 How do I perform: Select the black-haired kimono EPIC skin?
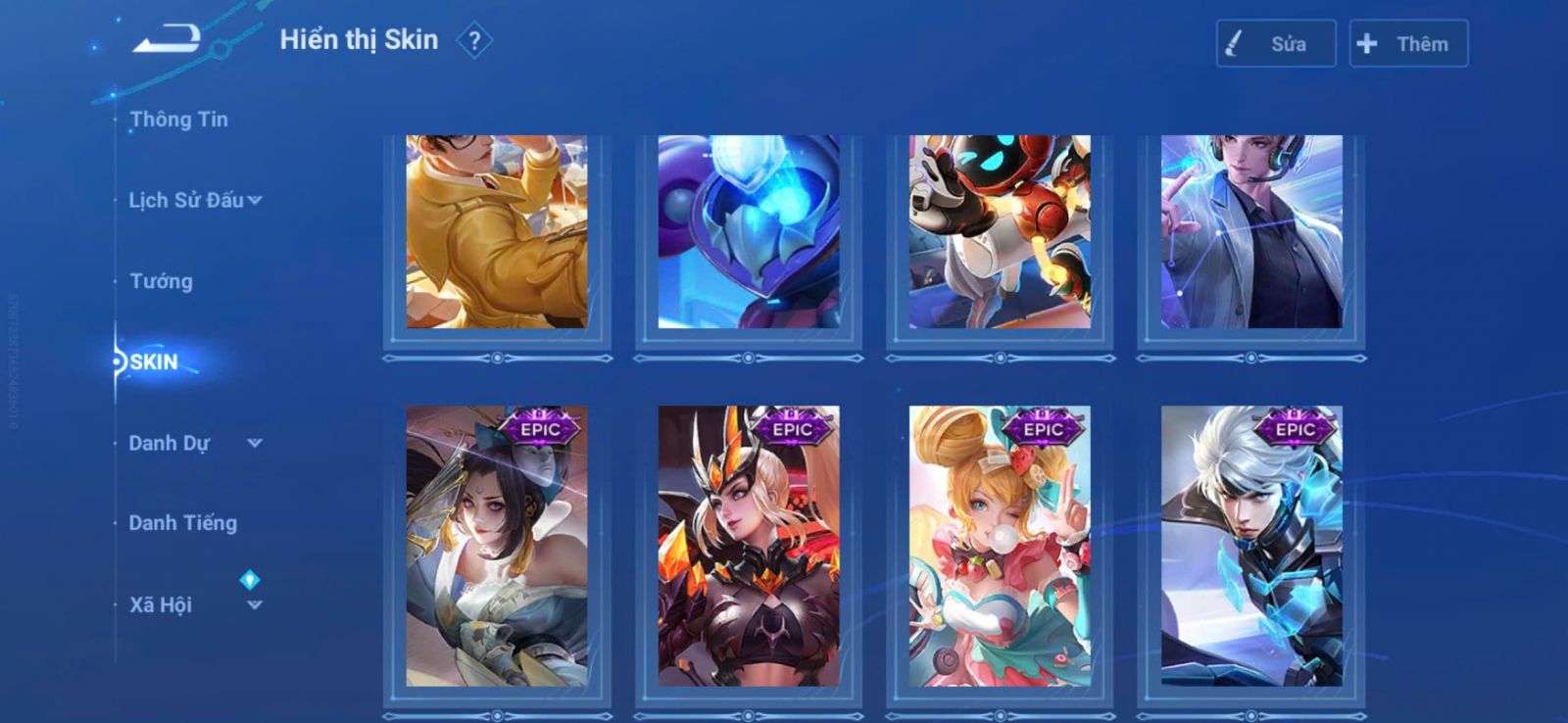(x=497, y=546)
